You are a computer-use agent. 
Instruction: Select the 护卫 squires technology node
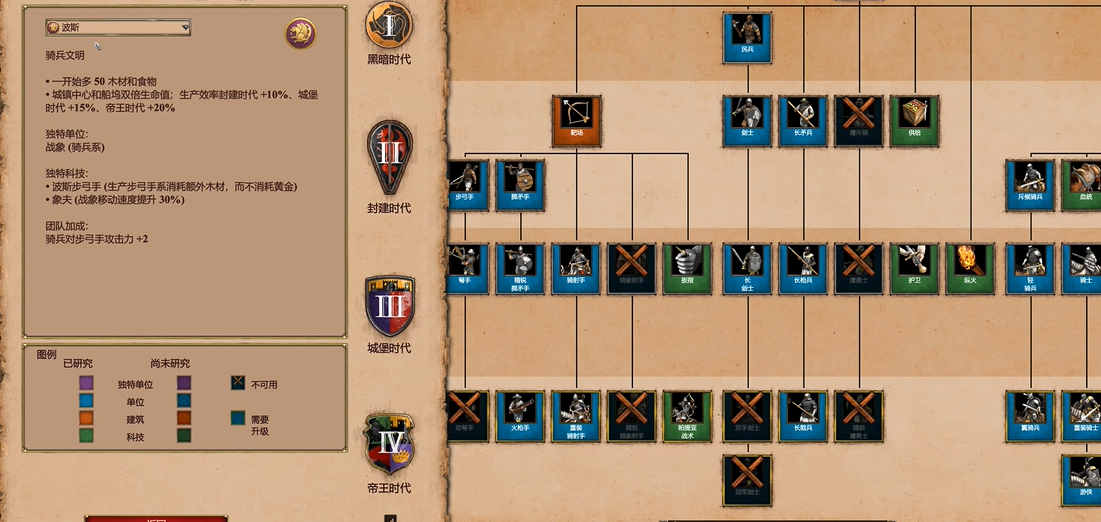tap(914, 268)
